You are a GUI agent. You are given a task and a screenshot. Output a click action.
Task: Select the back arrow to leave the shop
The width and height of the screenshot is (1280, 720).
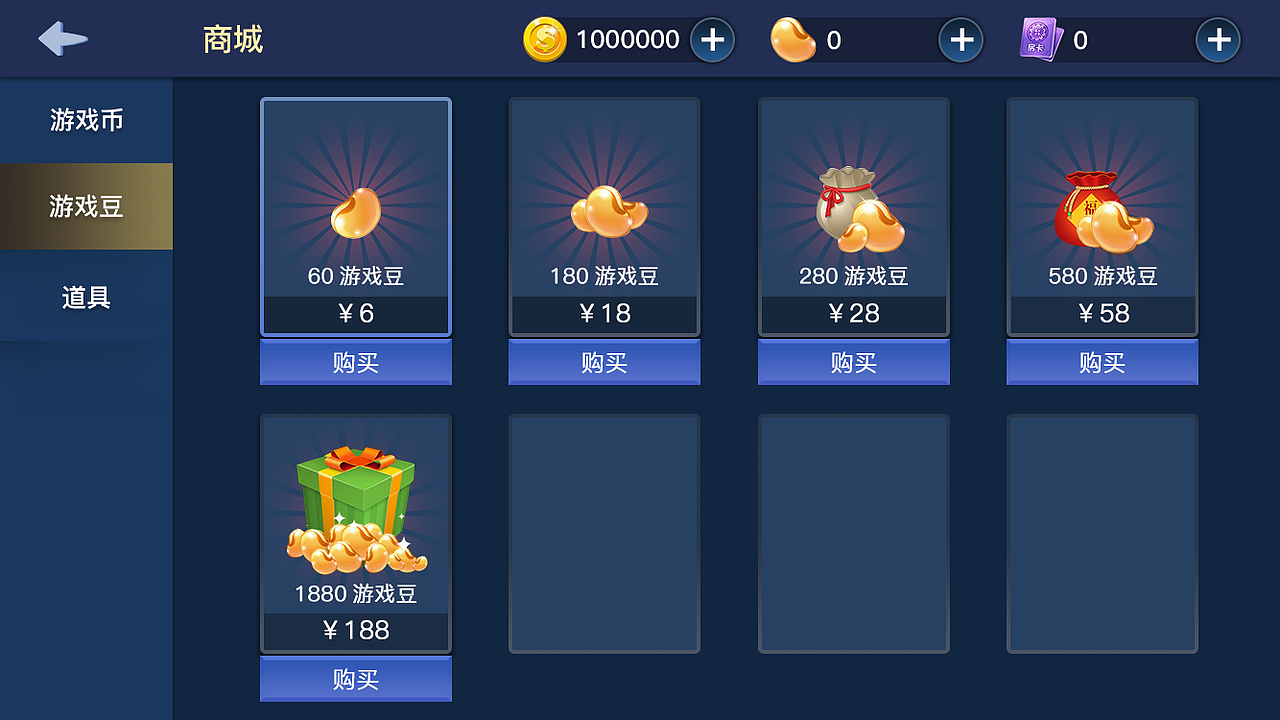[x=62, y=40]
